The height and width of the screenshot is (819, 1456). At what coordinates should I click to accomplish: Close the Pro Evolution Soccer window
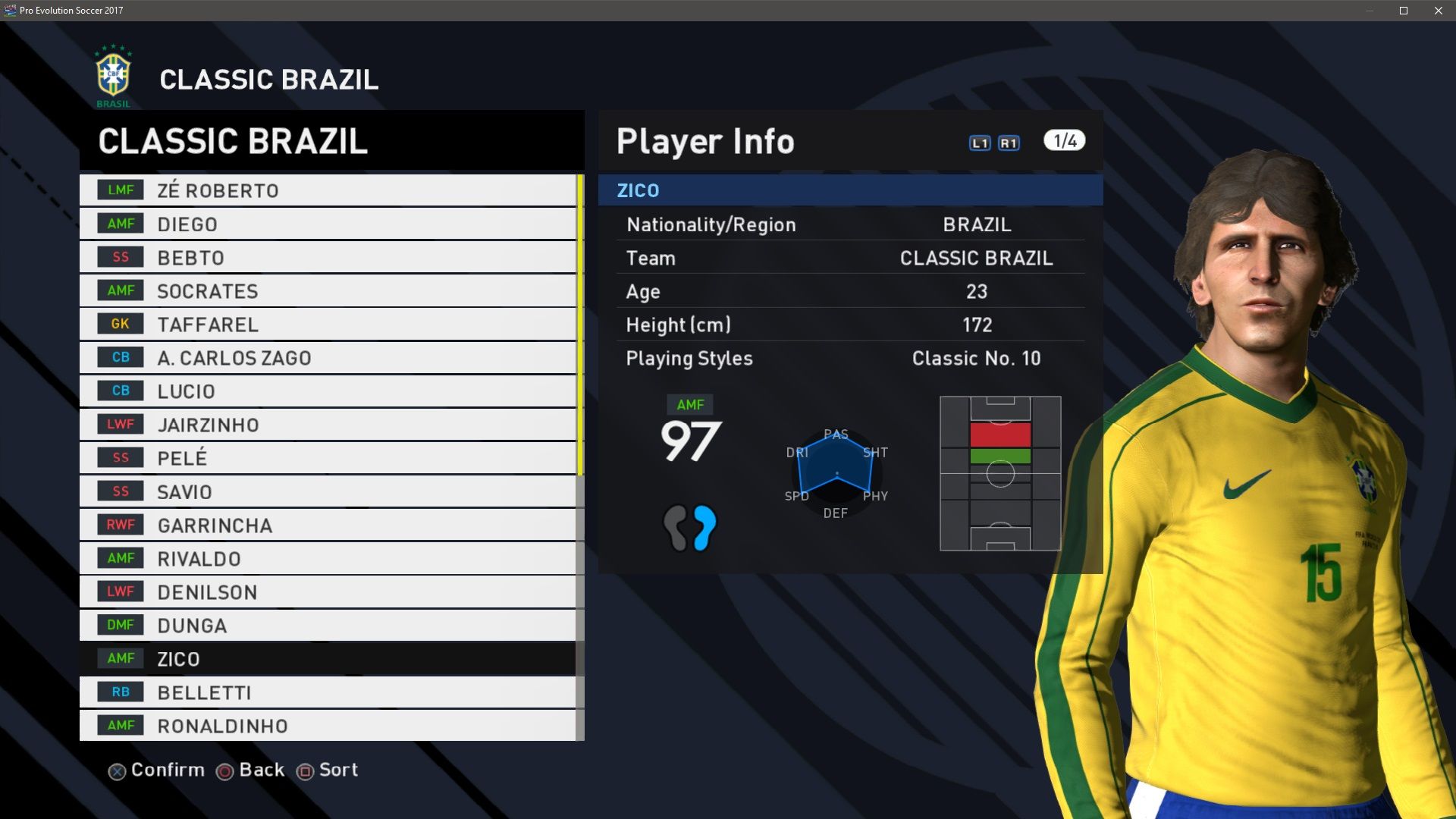click(x=1439, y=11)
